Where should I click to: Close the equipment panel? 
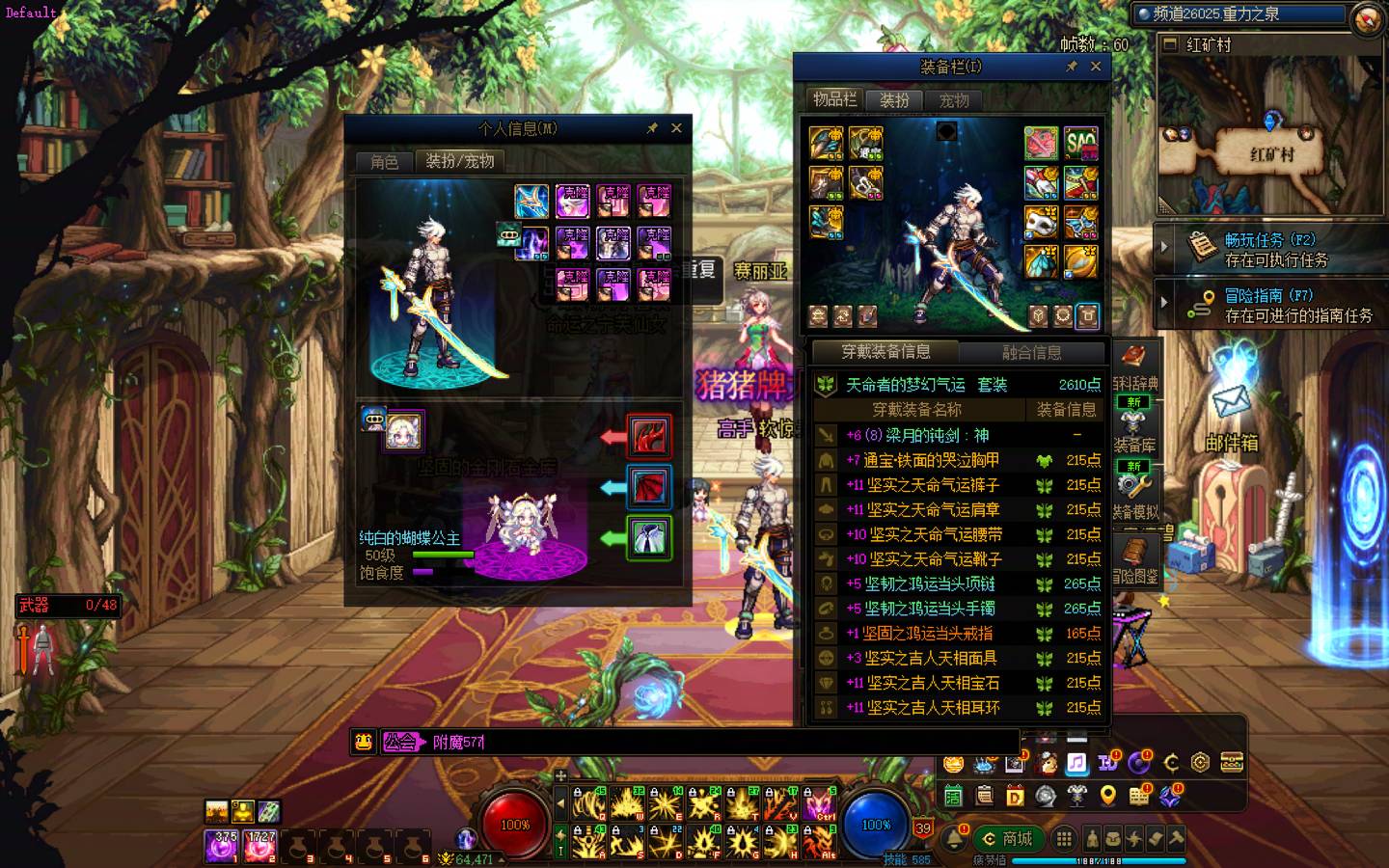(x=1096, y=67)
